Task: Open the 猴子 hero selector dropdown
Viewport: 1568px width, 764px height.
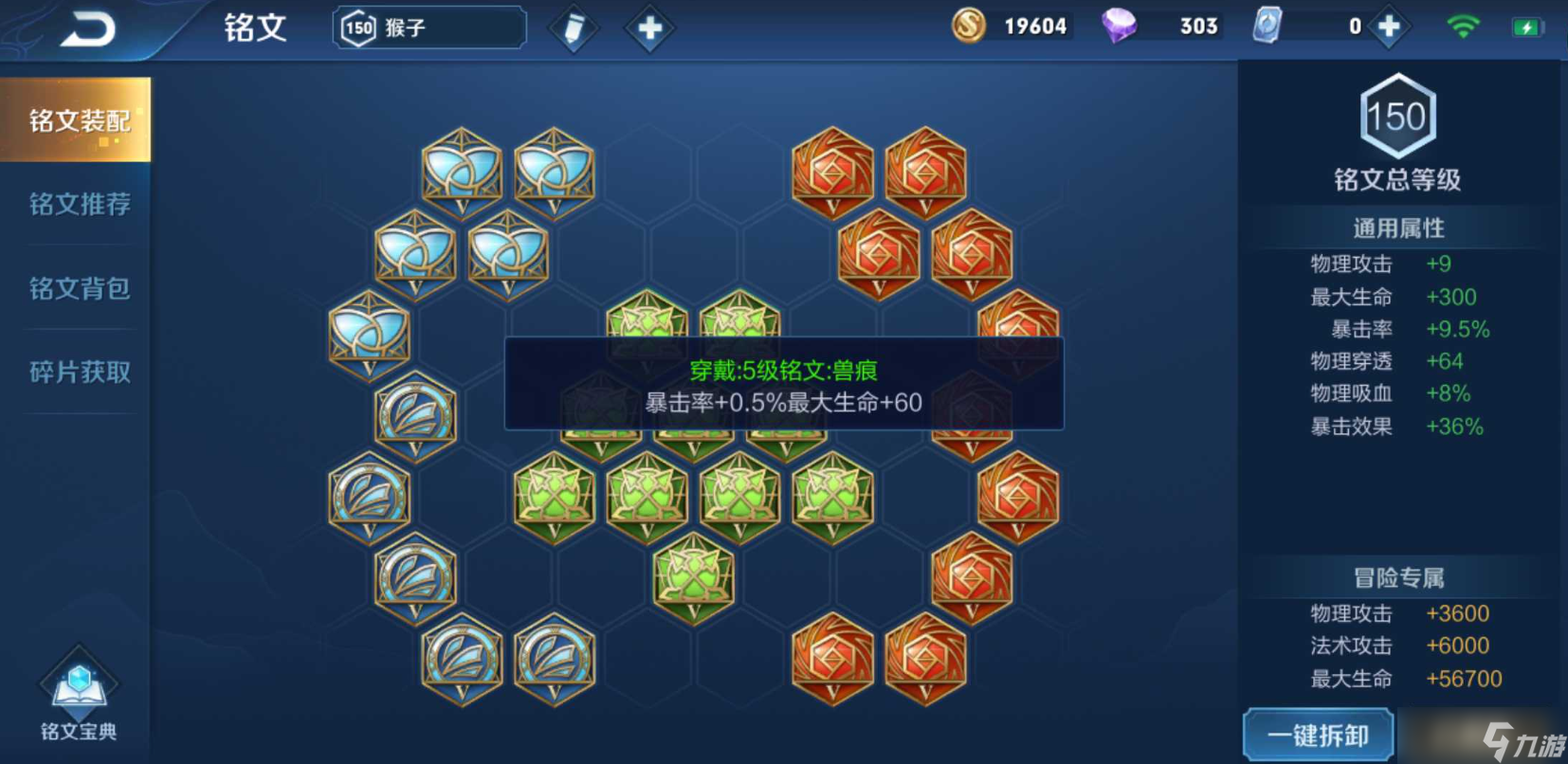Action: pos(427,28)
